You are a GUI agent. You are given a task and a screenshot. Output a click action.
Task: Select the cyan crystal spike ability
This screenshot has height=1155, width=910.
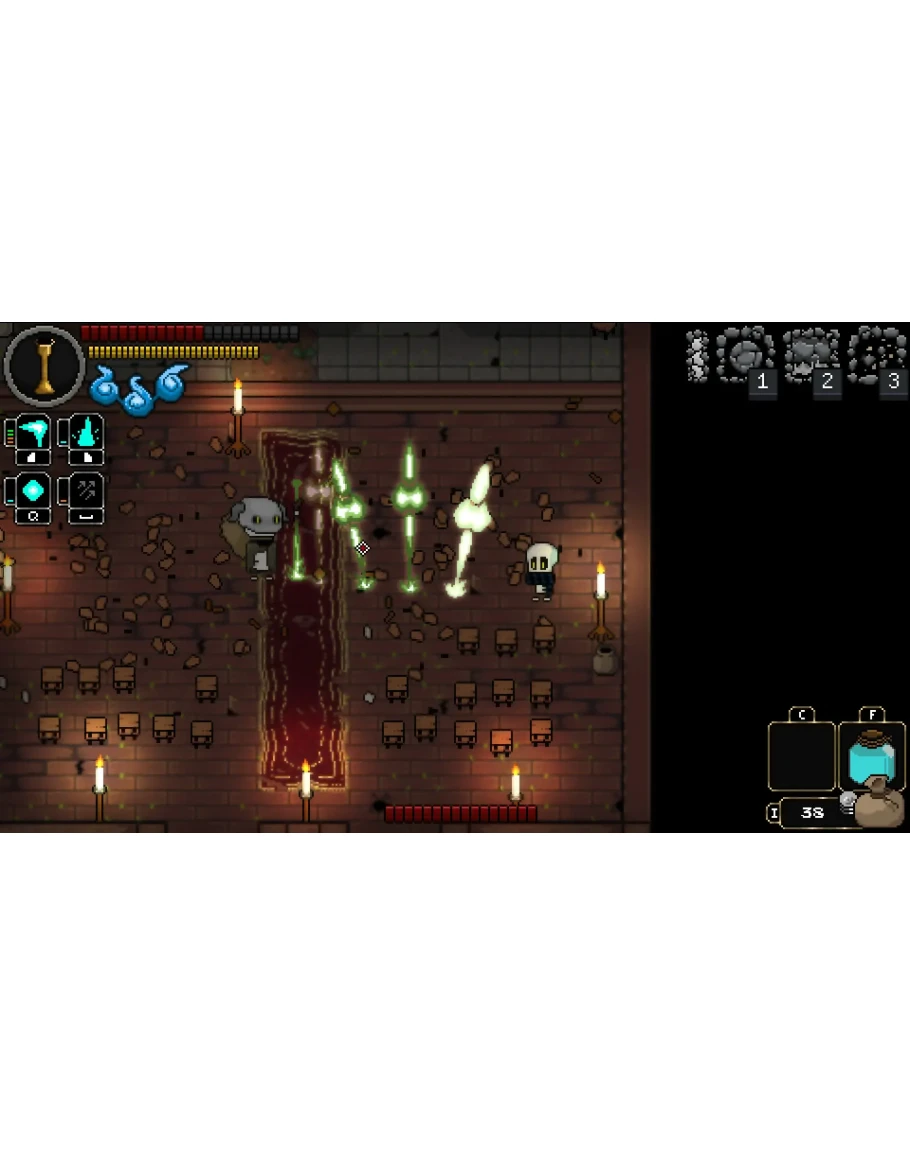(86, 434)
